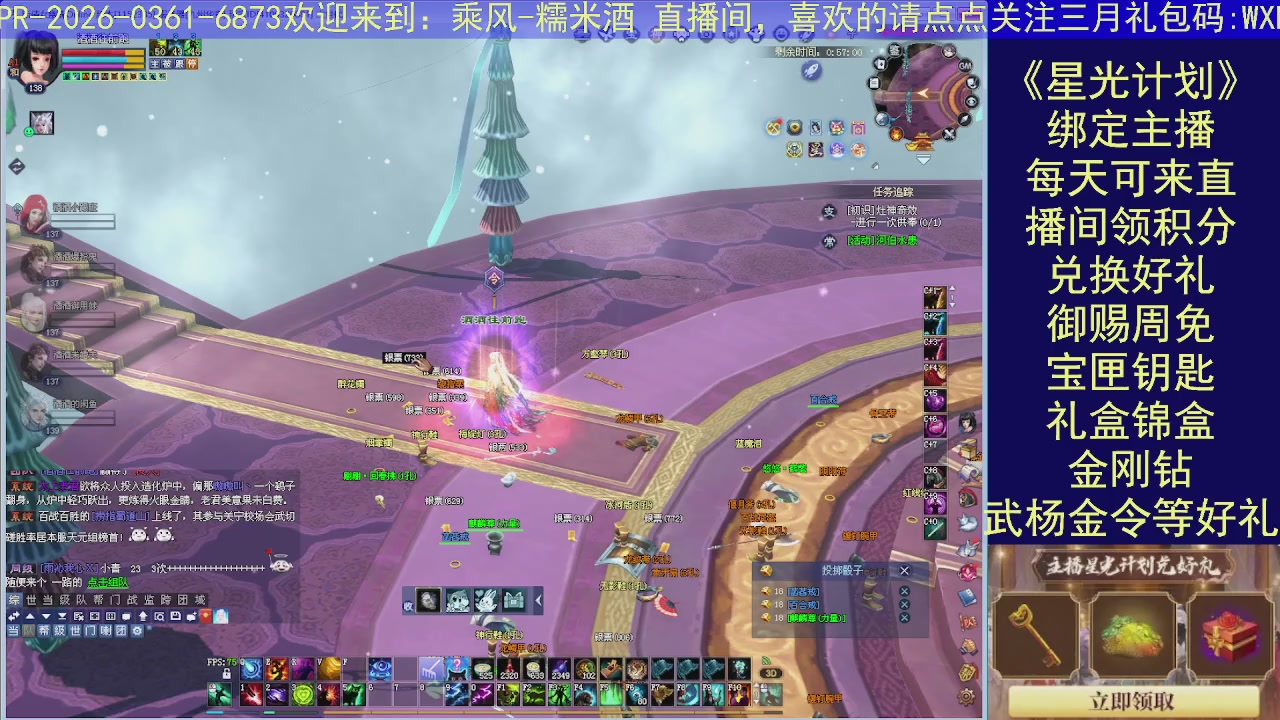Image resolution: width=1280 pixels, height=720 pixels.
Task: Click the rocket boost icon below the remaining time
Action: click(810, 70)
